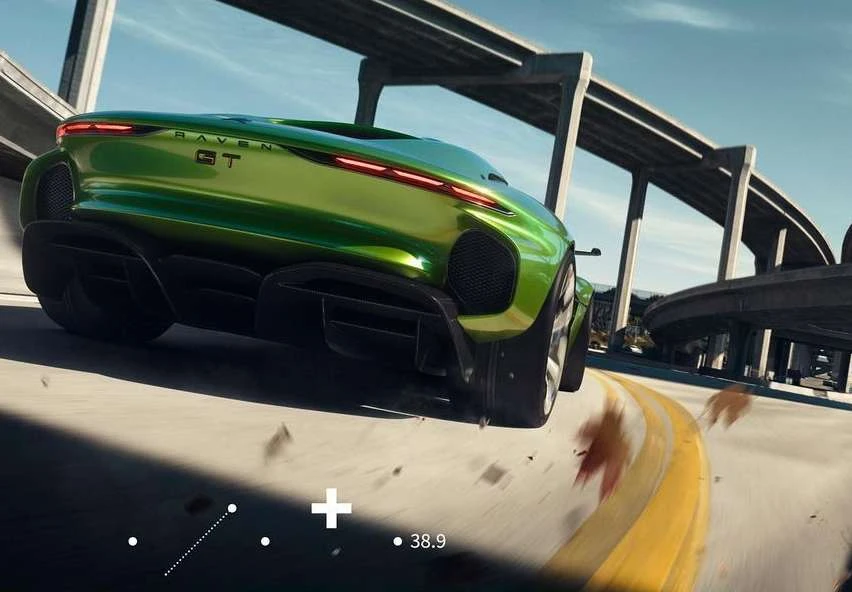852x592 pixels.
Task: Select the dot handle atop the dotted line
Action: [232, 508]
